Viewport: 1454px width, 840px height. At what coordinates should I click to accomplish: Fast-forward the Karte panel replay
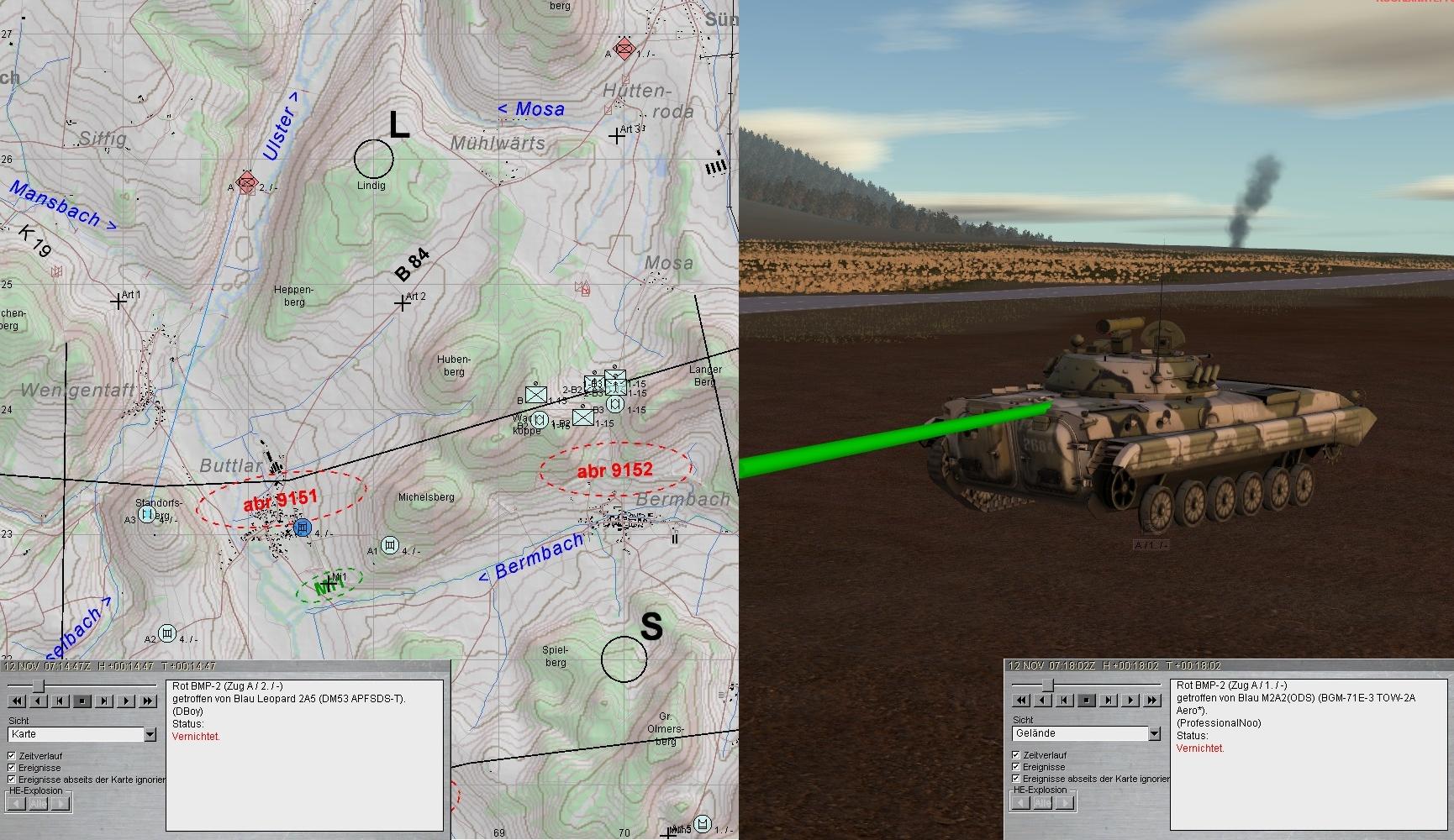click(x=148, y=701)
